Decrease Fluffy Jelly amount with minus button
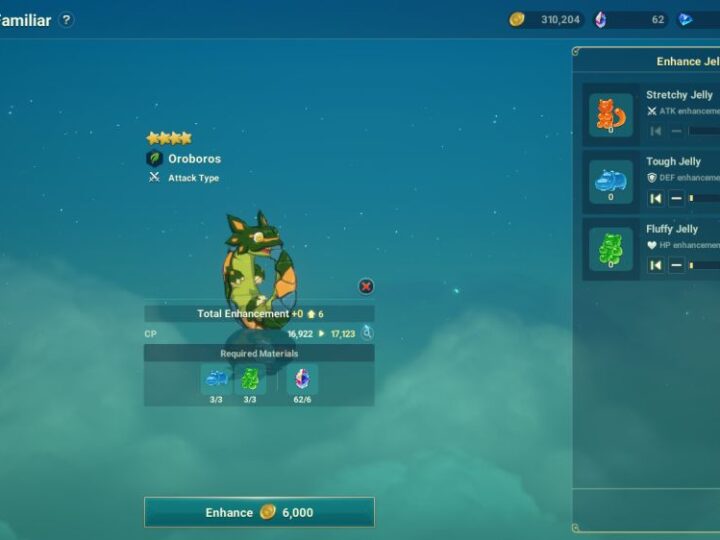The image size is (720, 540). coord(676,265)
